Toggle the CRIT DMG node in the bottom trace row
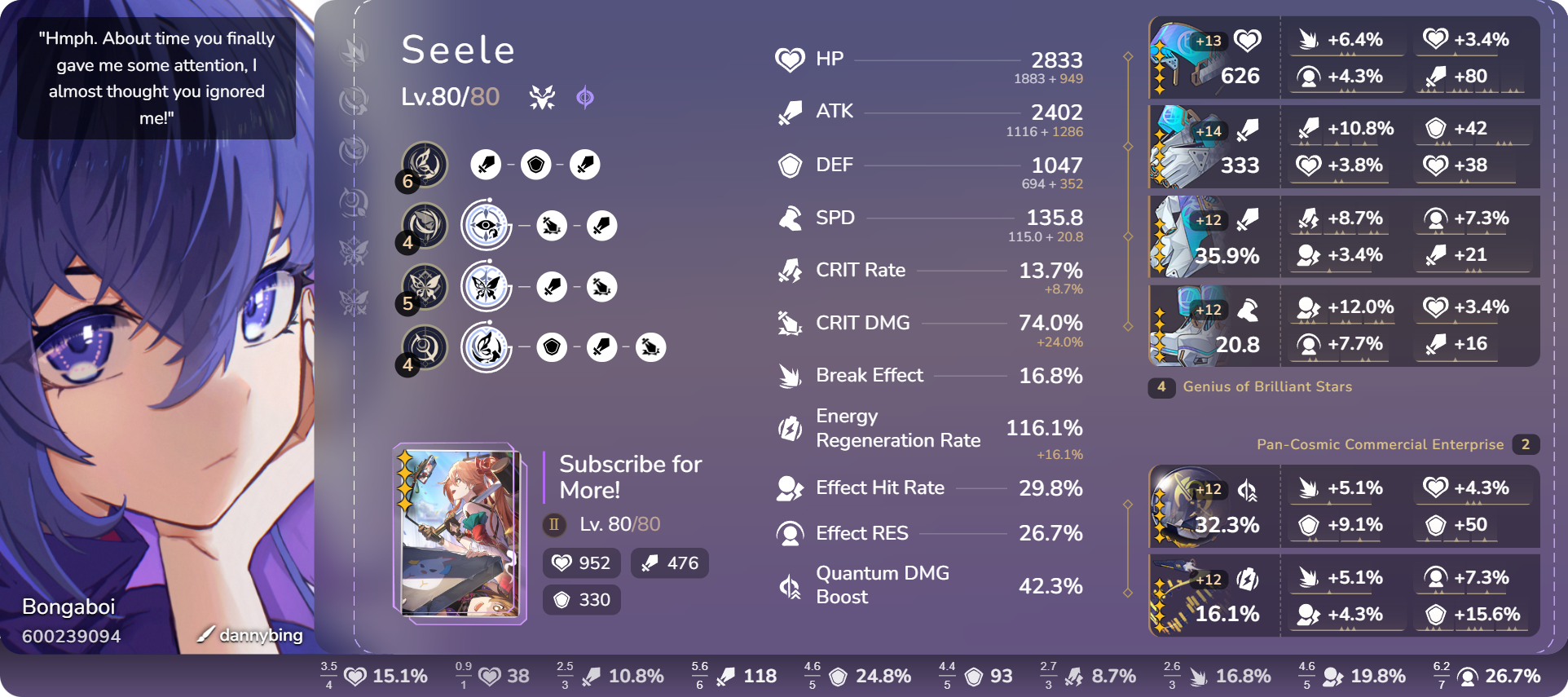Image resolution: width=1568 pixels, height=697 pixels. pyautogui.click(x=650, y=346)
